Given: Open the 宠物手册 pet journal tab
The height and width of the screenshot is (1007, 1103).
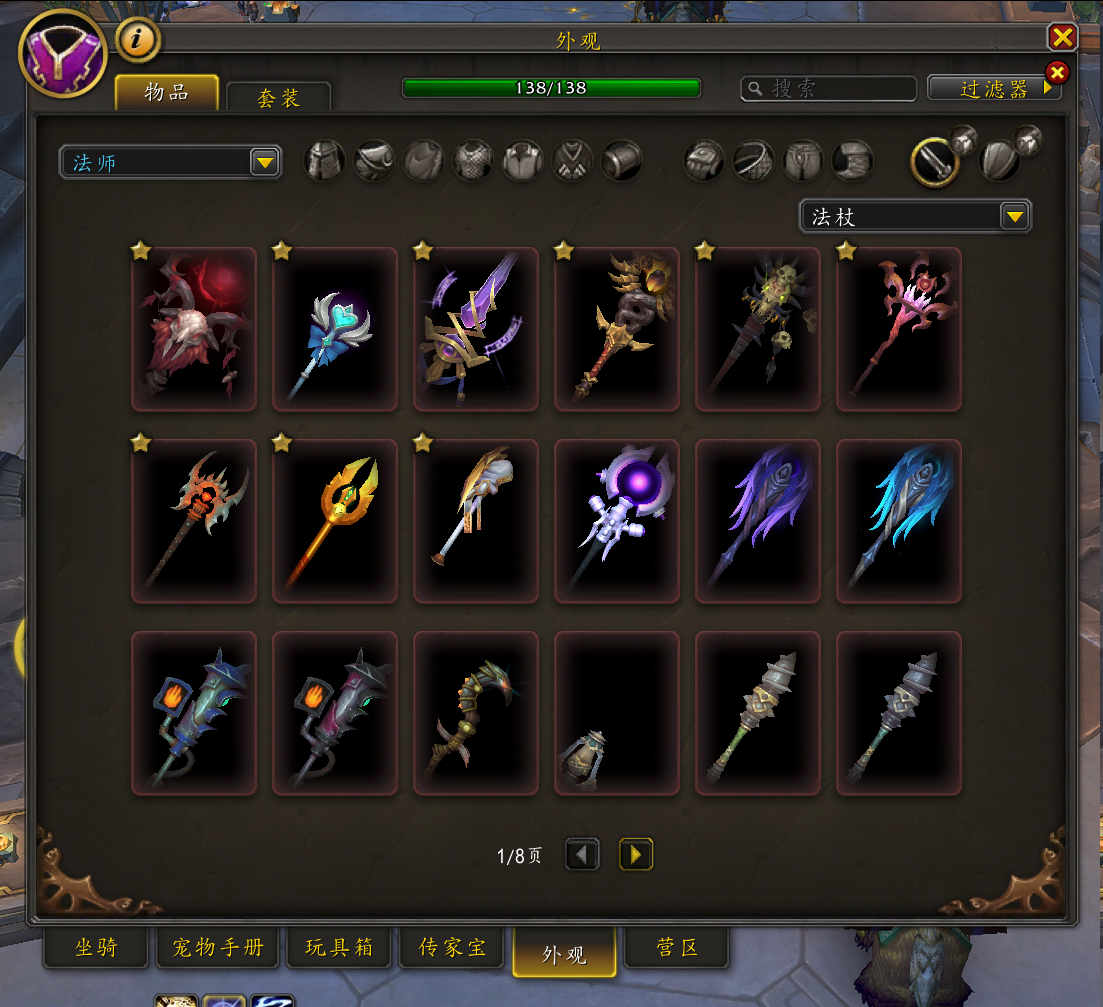Looking at the screenshot, I should click(x=217, y=948).
